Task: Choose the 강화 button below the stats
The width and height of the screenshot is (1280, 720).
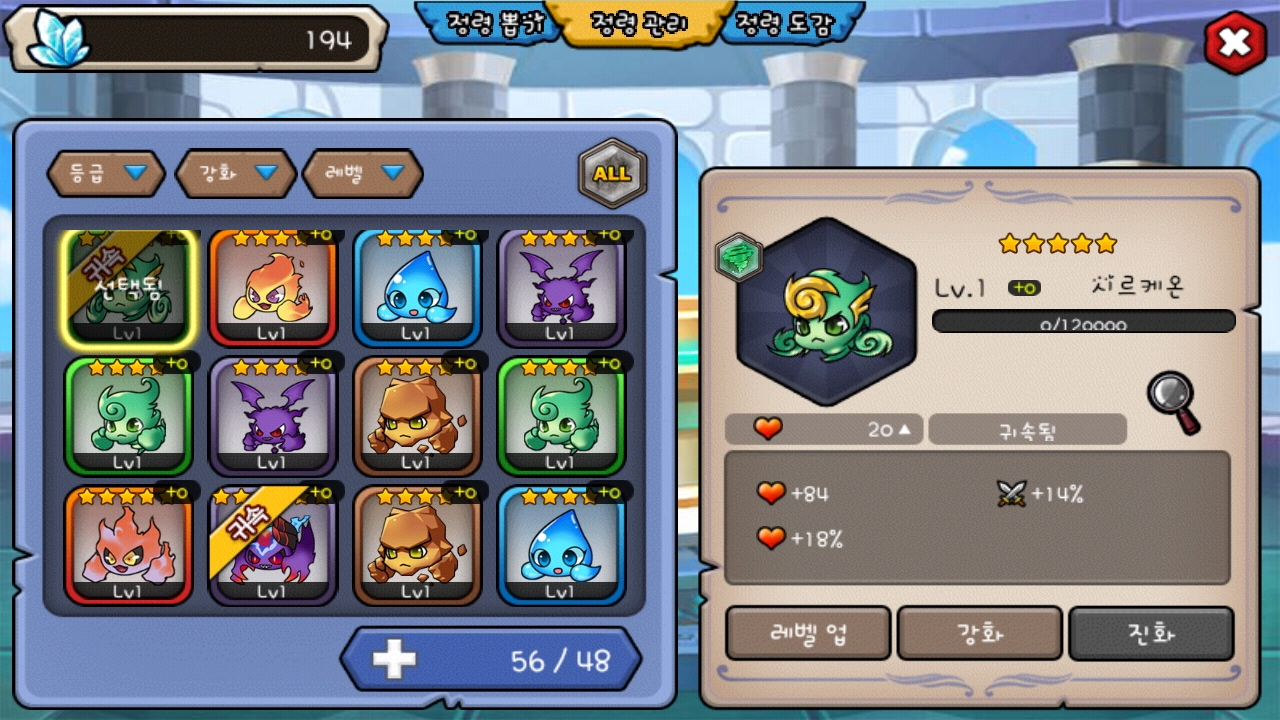Action: [979, 633]
